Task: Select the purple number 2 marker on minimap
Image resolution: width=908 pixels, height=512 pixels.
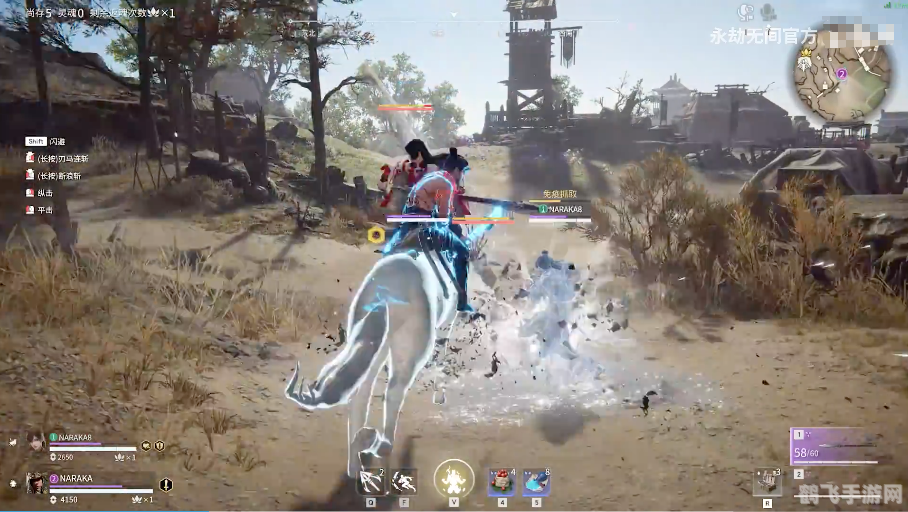Action: (841, 73)
